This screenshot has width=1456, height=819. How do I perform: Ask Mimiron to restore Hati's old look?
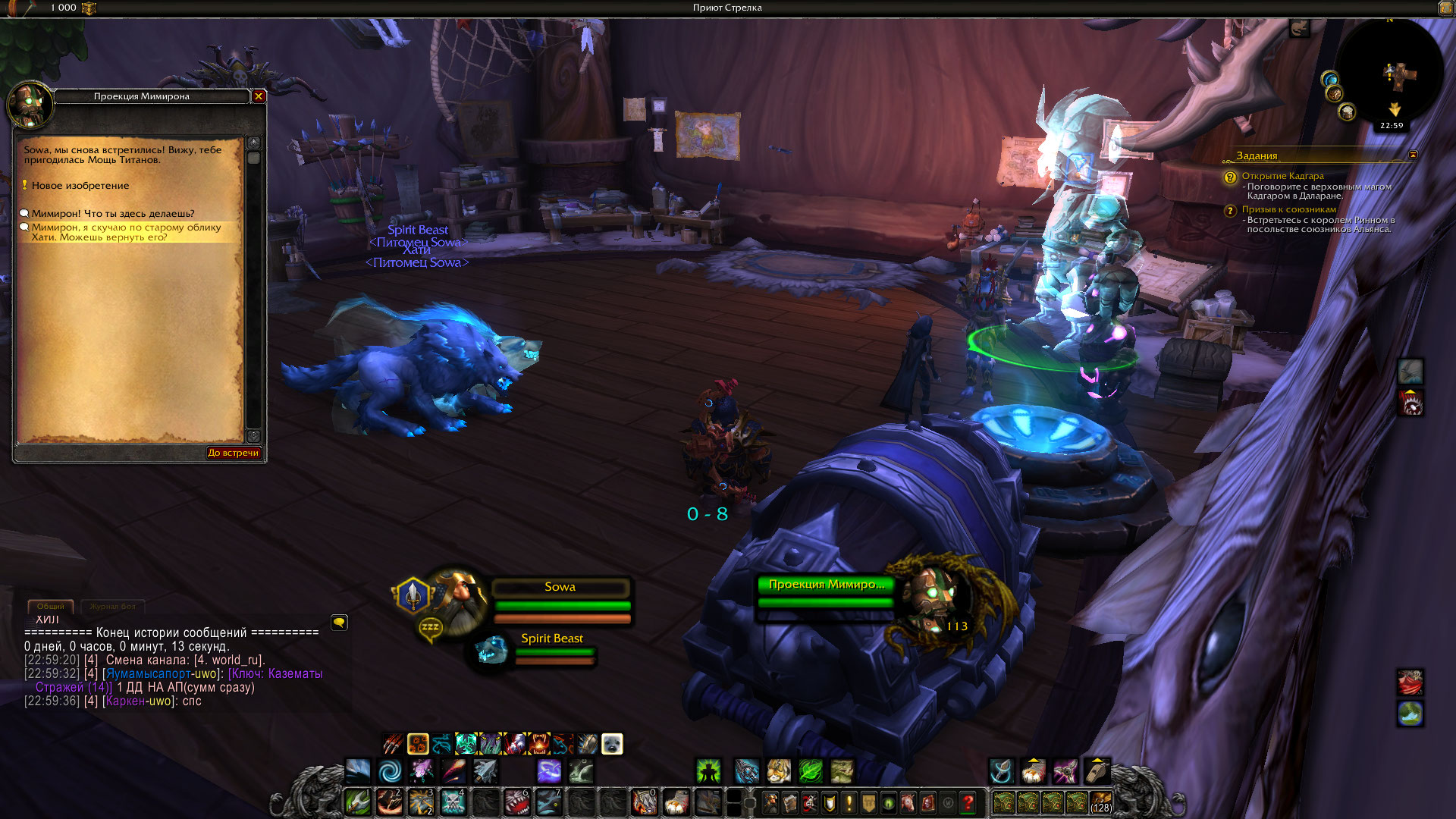pos(126,232)
